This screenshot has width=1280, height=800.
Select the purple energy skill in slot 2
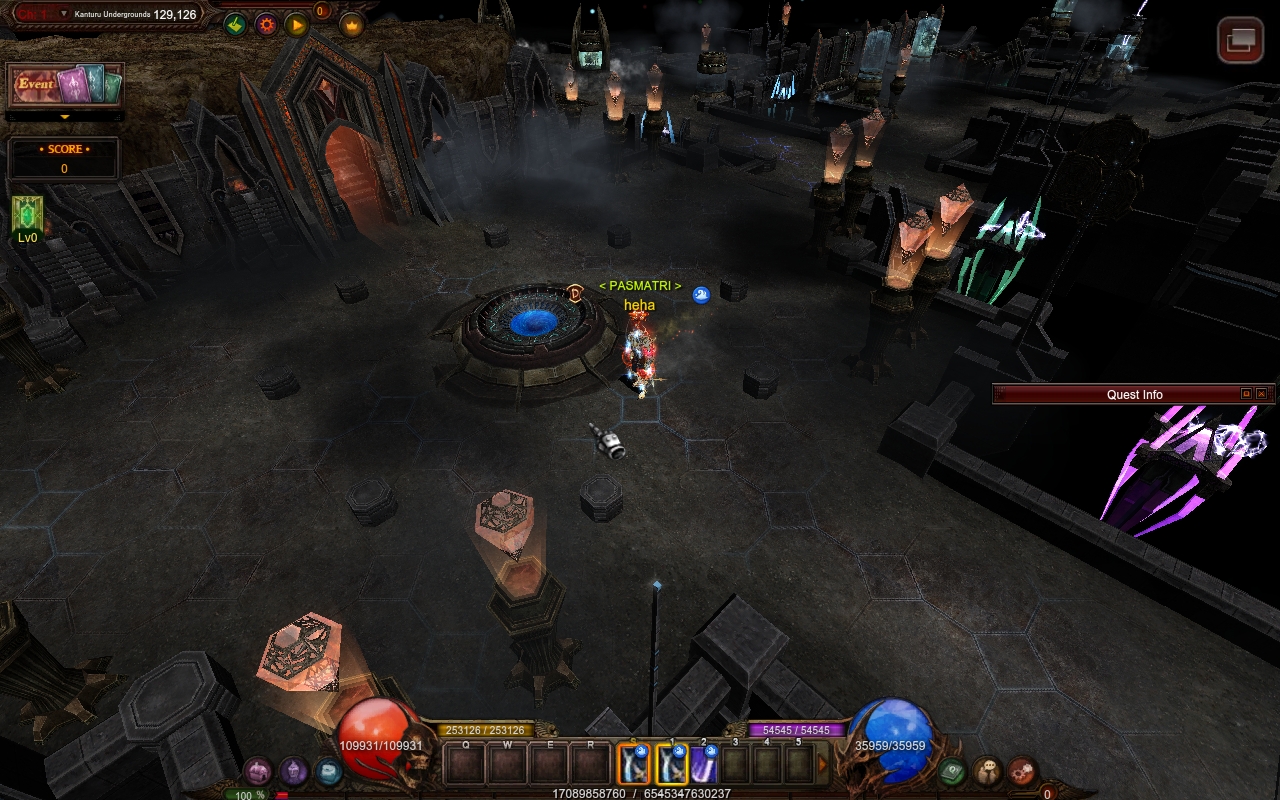pyautogui.click(x=703, y=765)
